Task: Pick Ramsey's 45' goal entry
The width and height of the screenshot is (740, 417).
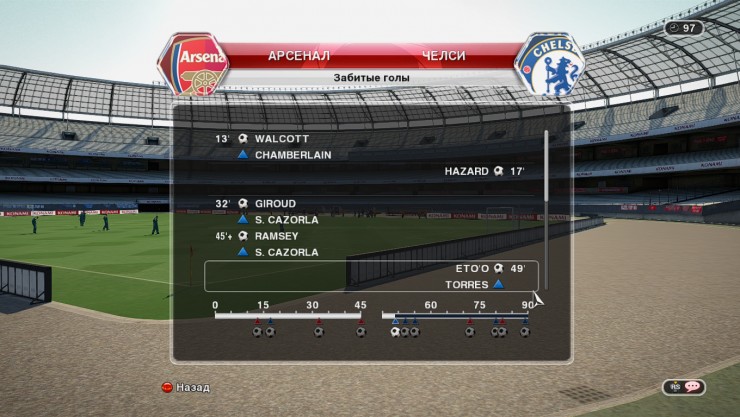Action: click(x=278, y=236)
